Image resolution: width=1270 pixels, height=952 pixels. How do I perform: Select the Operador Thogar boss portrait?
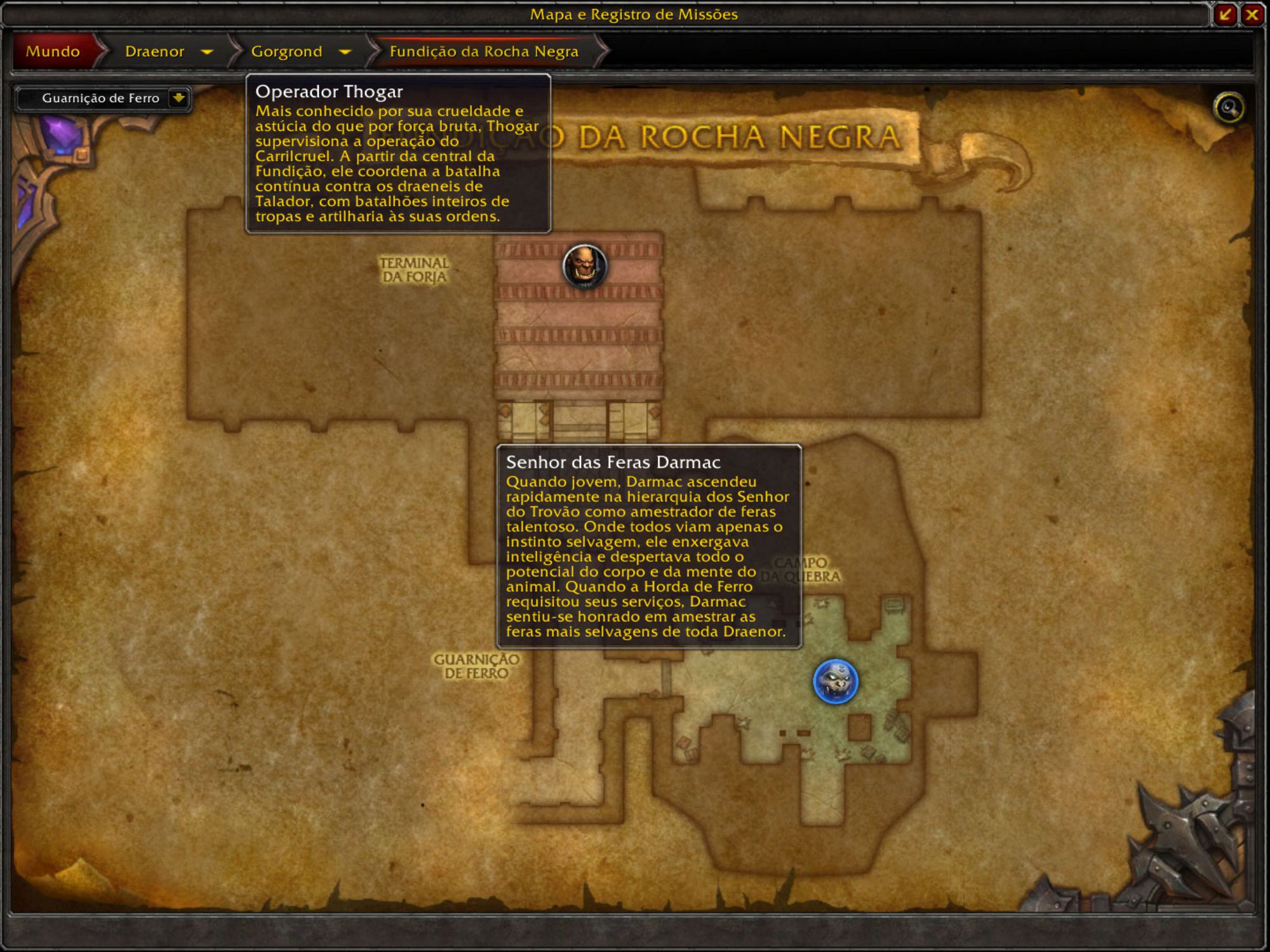[584, 266]
